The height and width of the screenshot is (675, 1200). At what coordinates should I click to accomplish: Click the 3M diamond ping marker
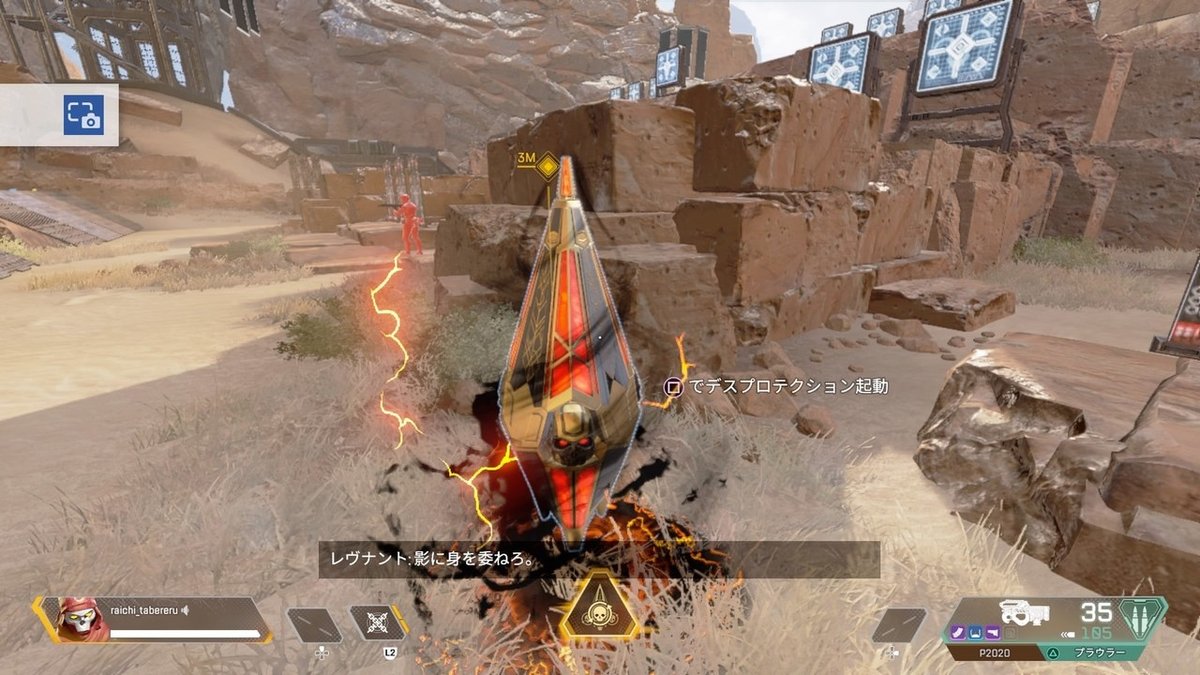point(547,166)
